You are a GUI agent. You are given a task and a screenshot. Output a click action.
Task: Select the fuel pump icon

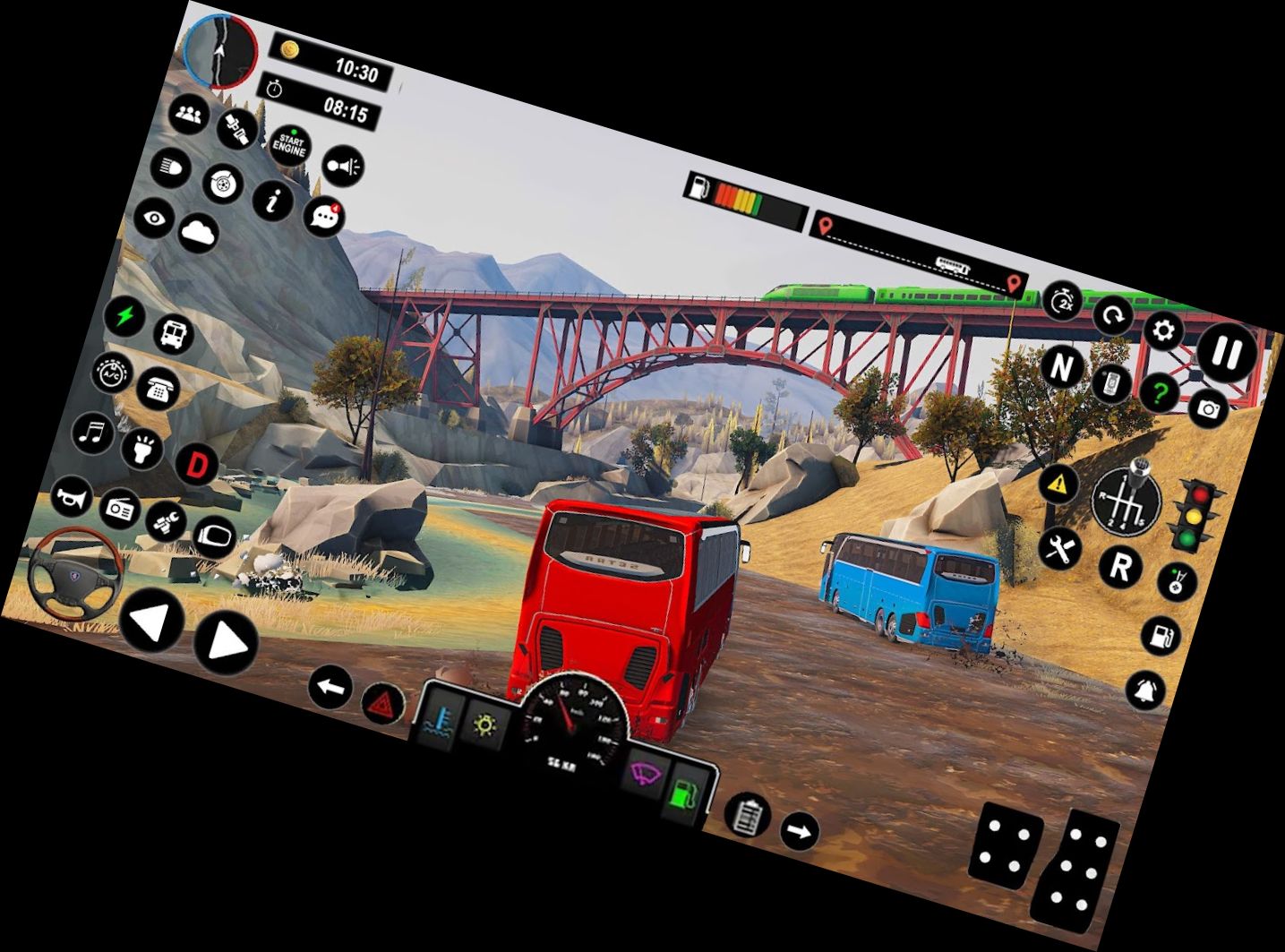point(1161,637)
